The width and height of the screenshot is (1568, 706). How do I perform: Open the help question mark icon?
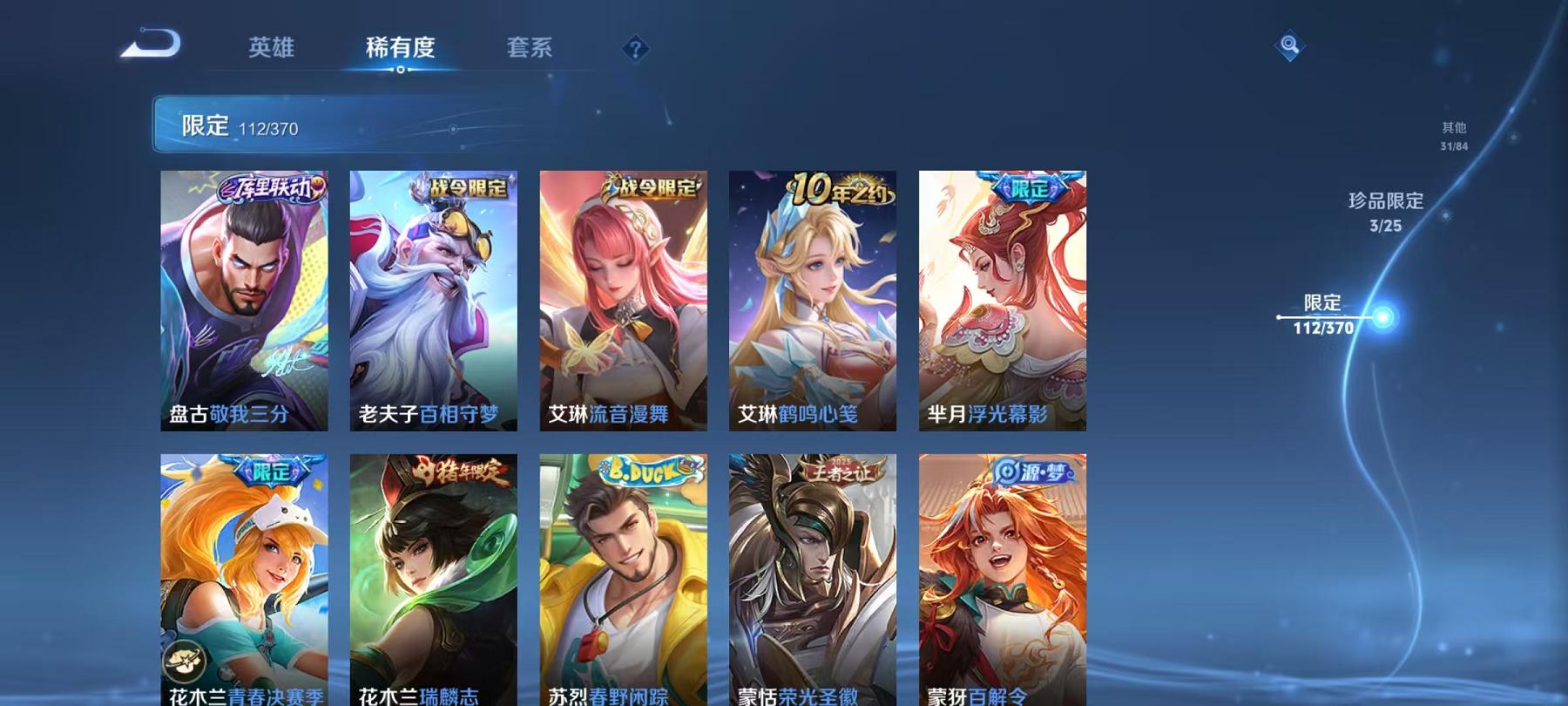(x=639, y=48)
